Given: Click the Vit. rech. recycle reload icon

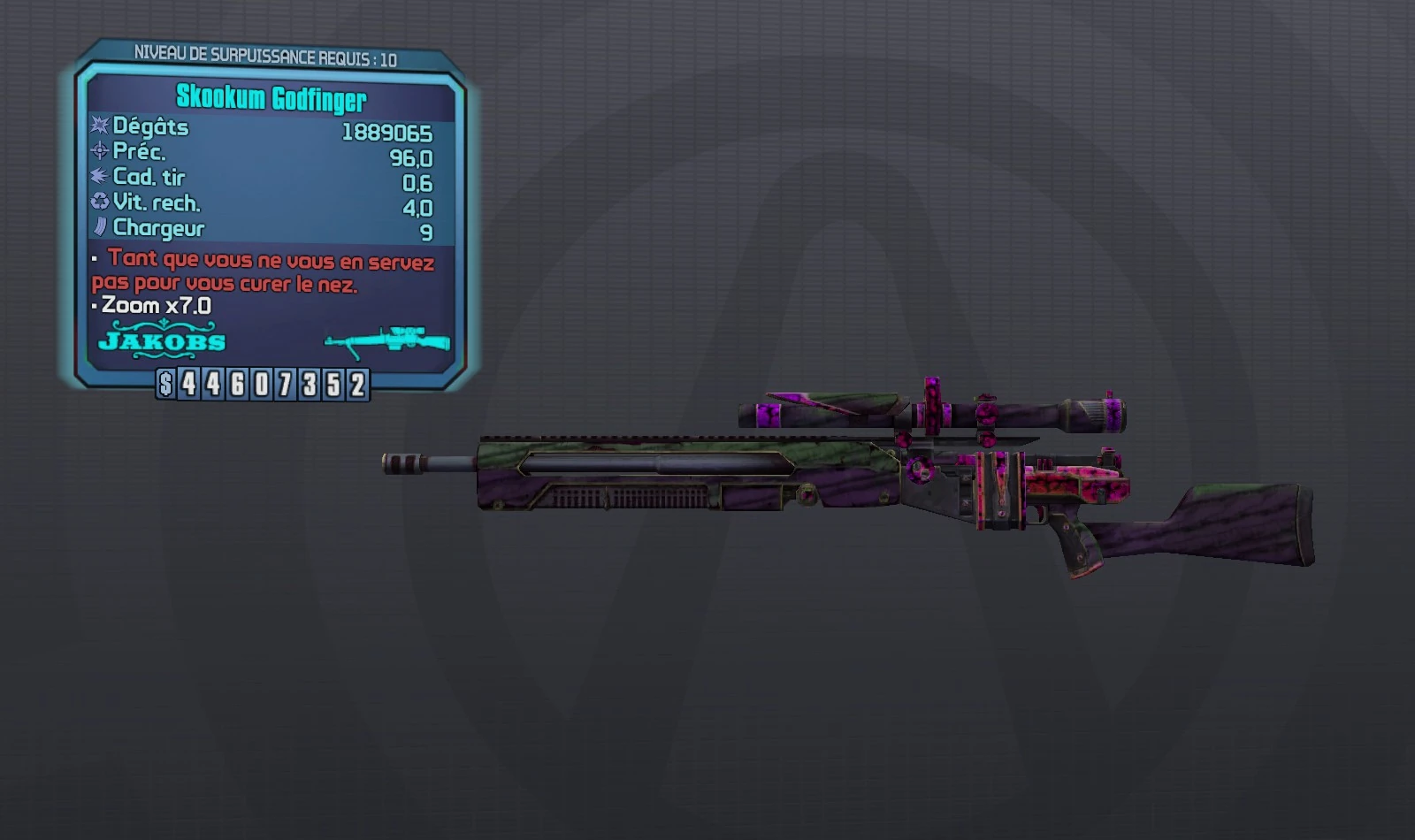Looking at the screenshot, I should (100, 202).
